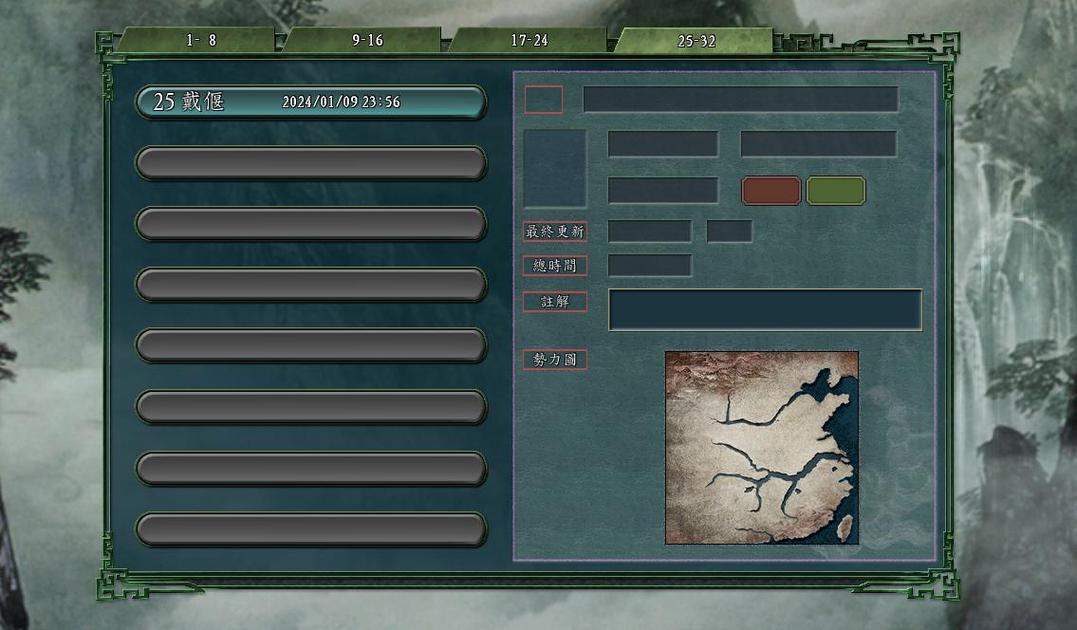Switch to the 1-8 save tab
The image size is (1077, 630).
(x=200, y=41)
